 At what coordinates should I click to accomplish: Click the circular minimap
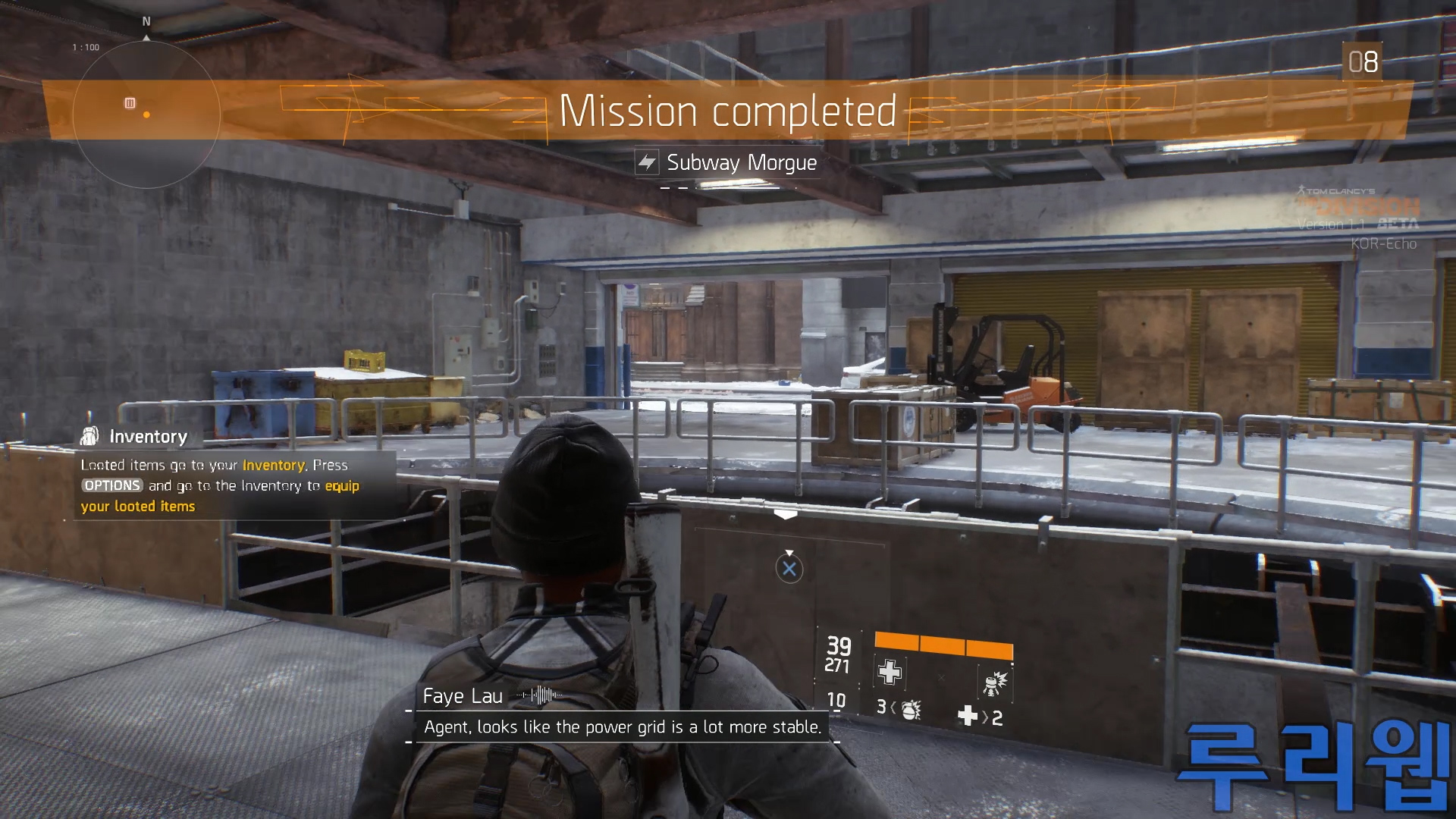(146, 114)
